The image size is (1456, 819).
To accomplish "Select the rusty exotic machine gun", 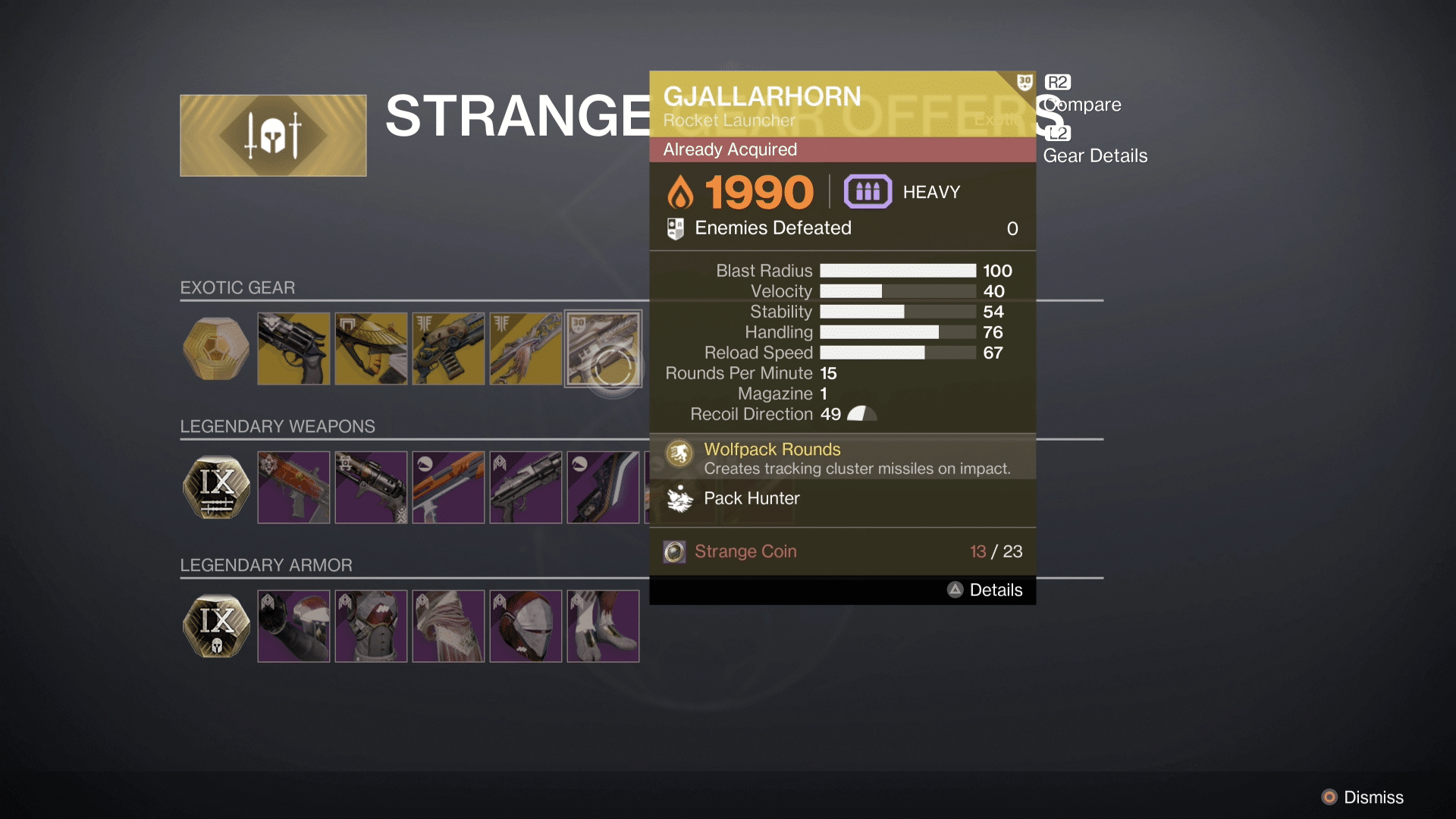I will pyautogui.click(x=448, y=349).
